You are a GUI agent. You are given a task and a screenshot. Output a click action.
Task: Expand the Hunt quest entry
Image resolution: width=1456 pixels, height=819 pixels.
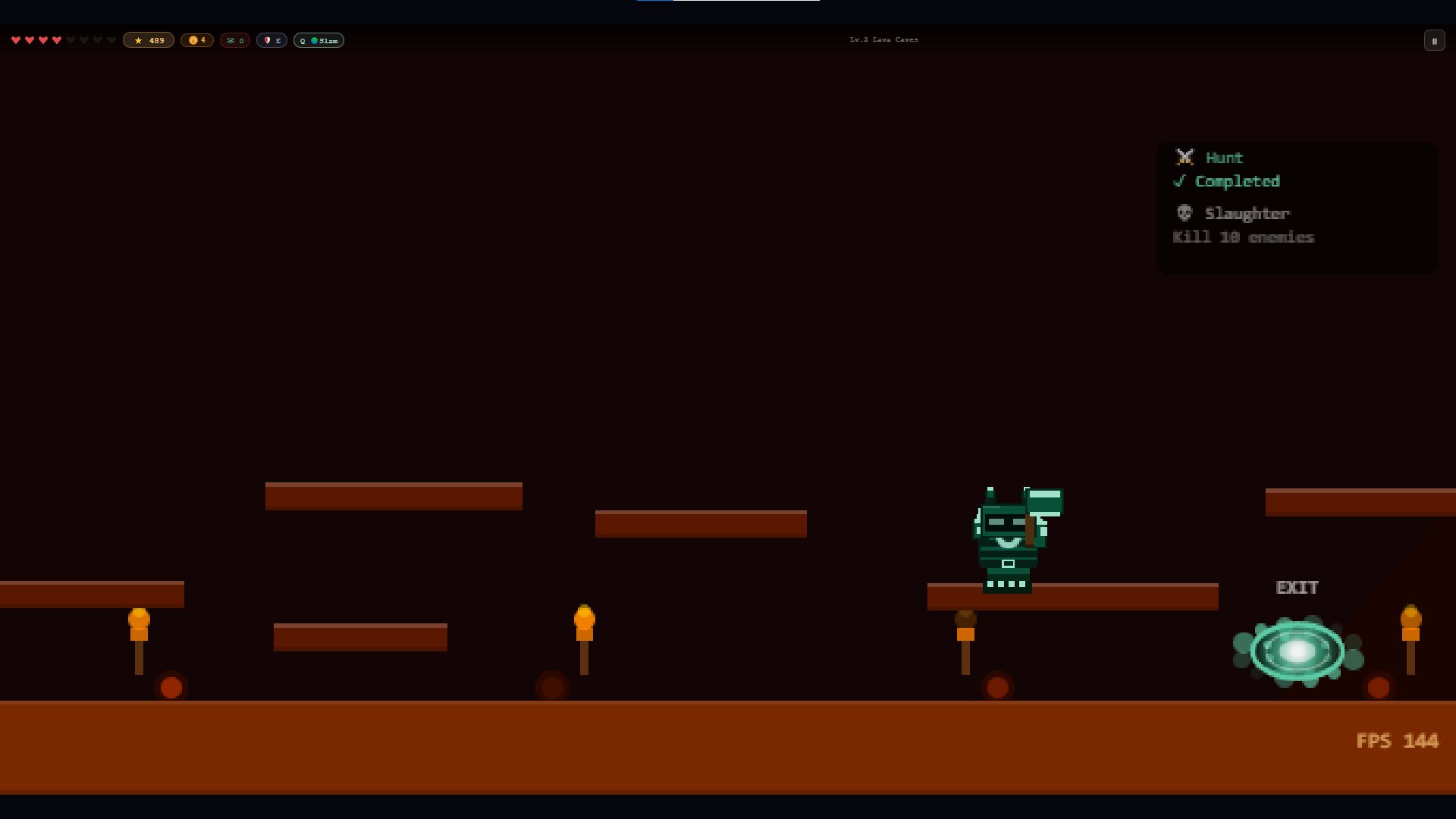[x=1223, y=157]
